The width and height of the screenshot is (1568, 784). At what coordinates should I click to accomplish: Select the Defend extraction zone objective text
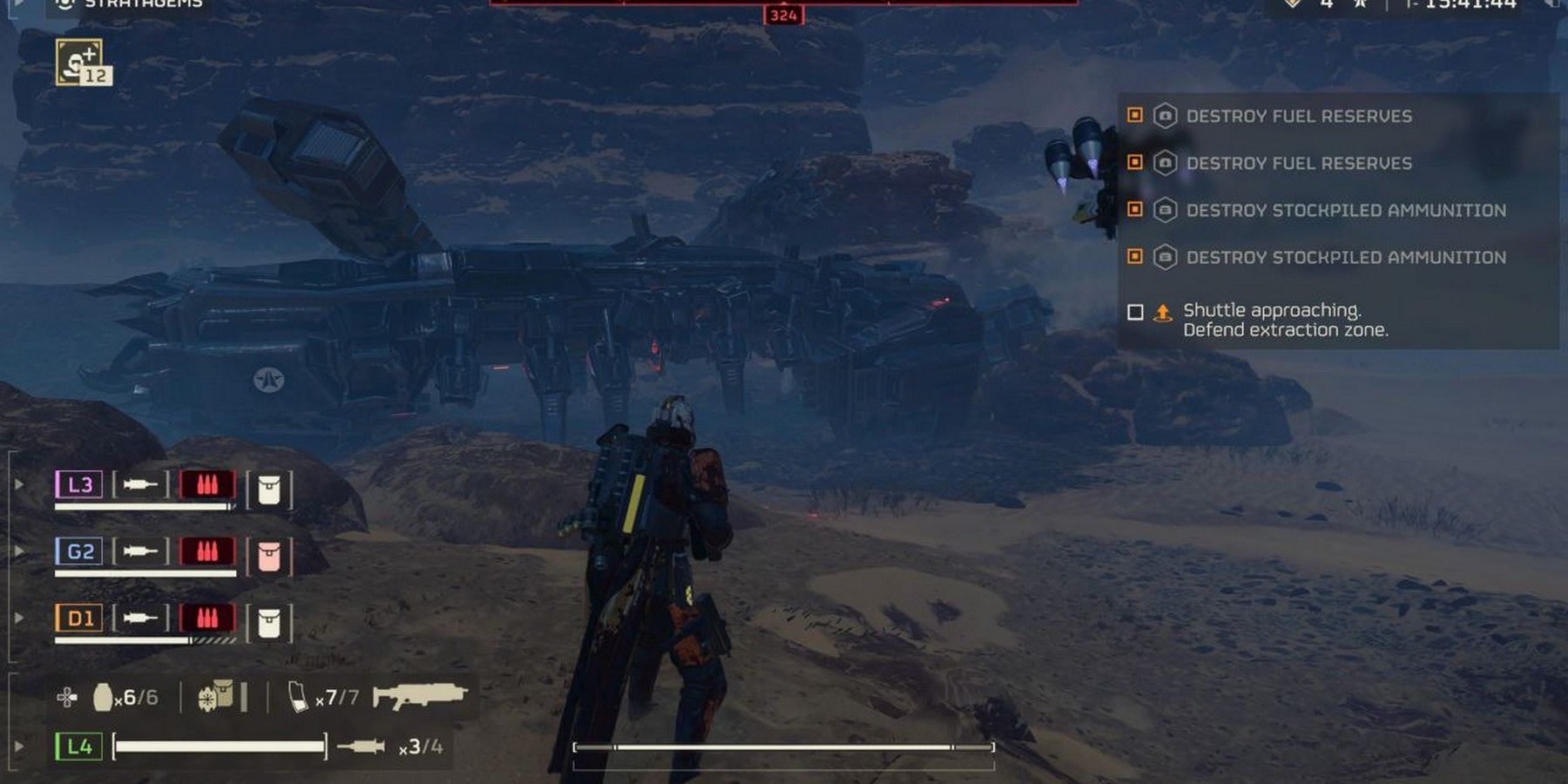click(x=1287, y=329)
